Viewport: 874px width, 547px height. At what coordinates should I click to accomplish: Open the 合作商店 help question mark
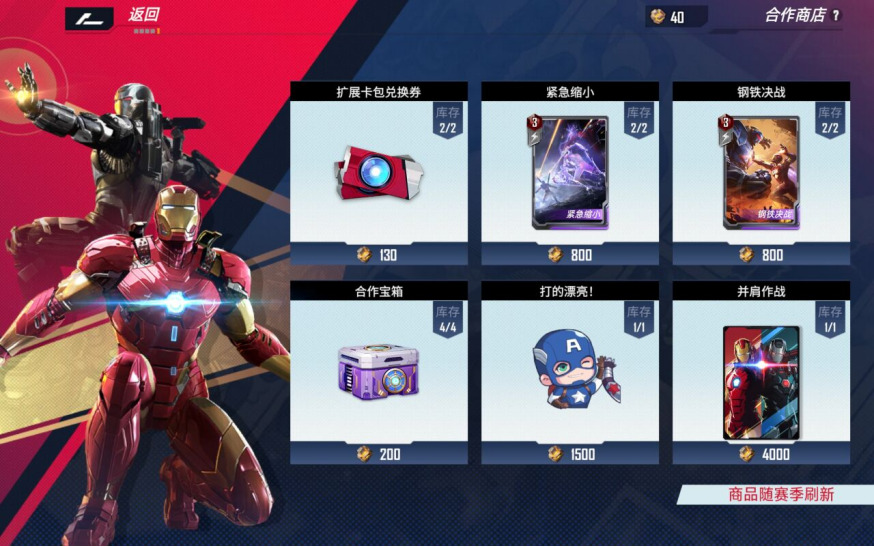point(836,16)
